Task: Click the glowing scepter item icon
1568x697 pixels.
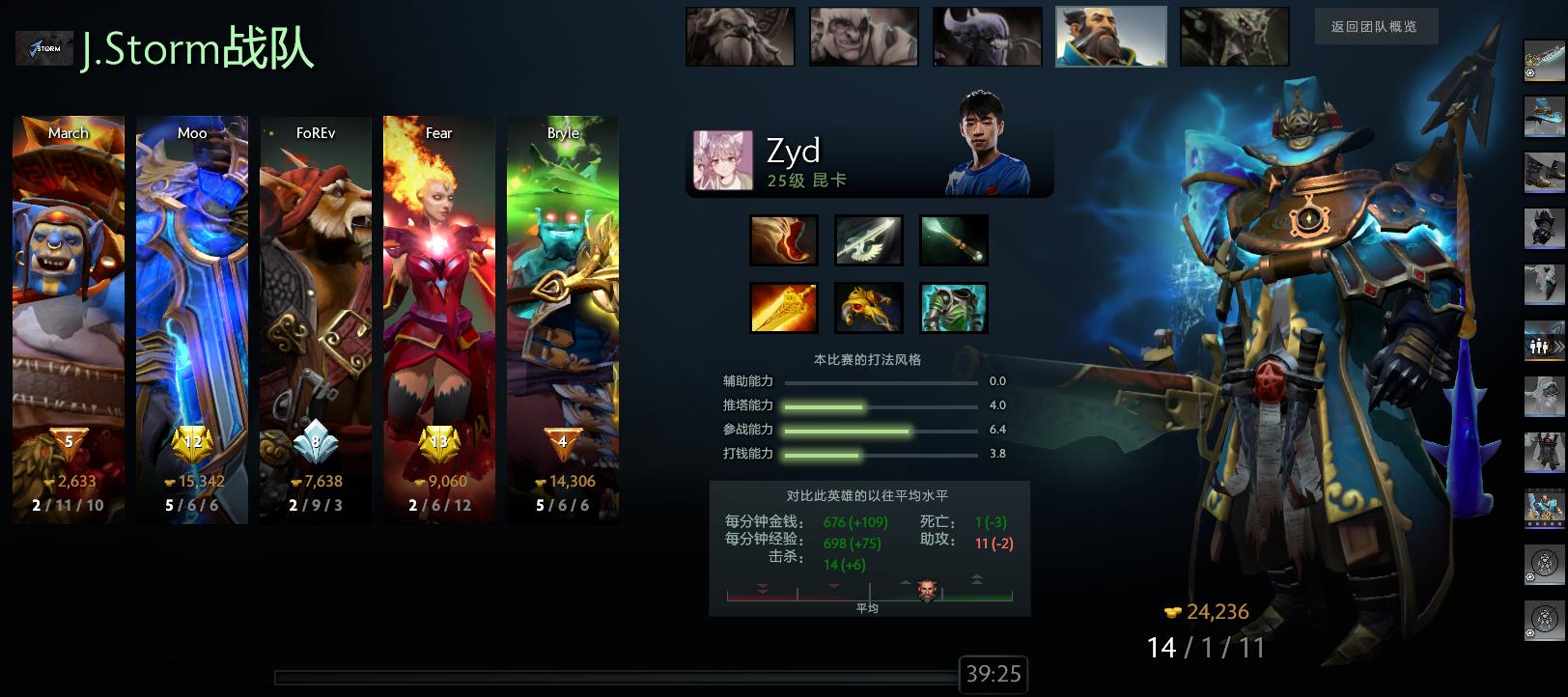Action: pos(953,239)
